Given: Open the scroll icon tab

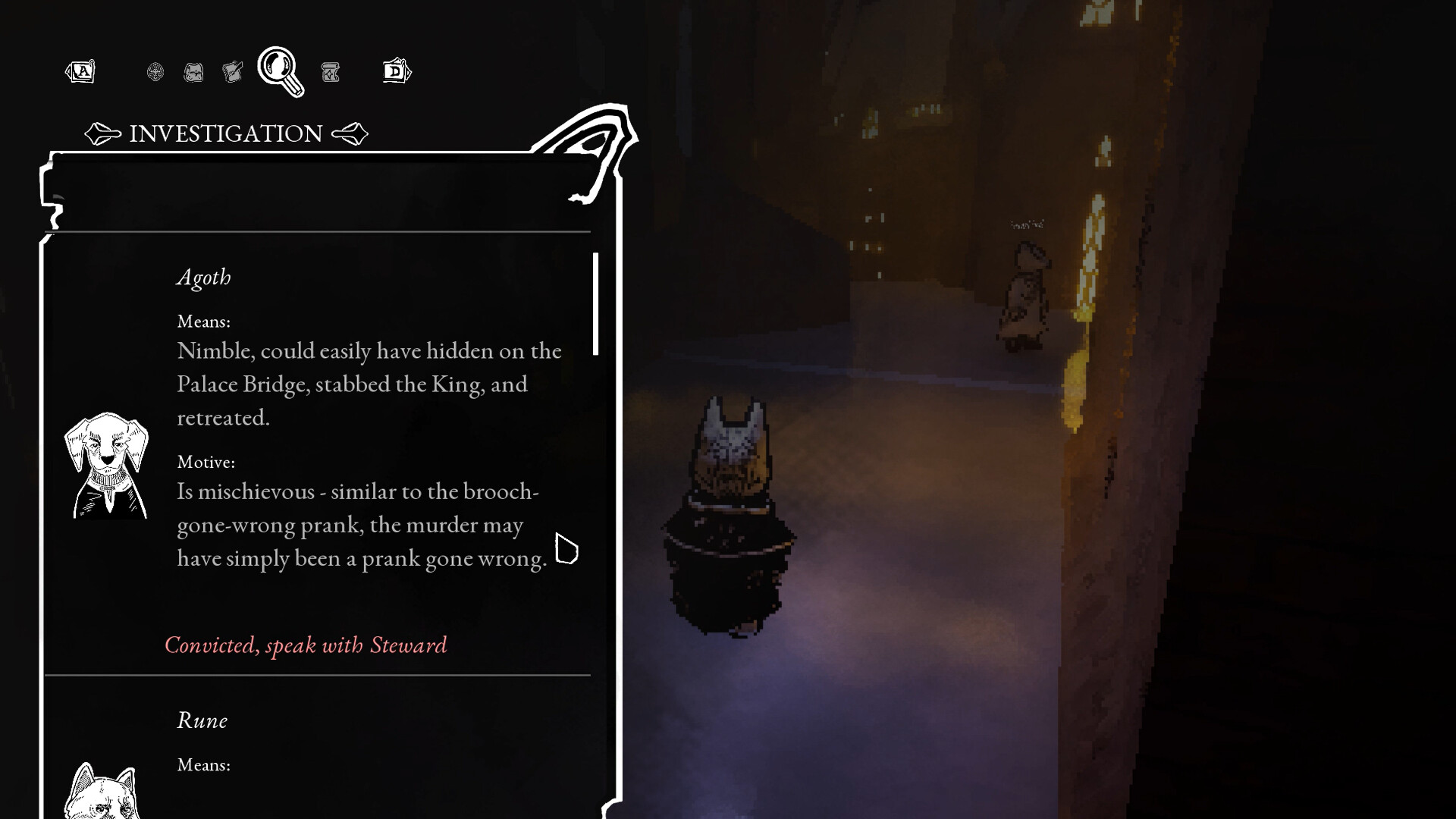Looking at the screenshot, I should coord(331,72).
